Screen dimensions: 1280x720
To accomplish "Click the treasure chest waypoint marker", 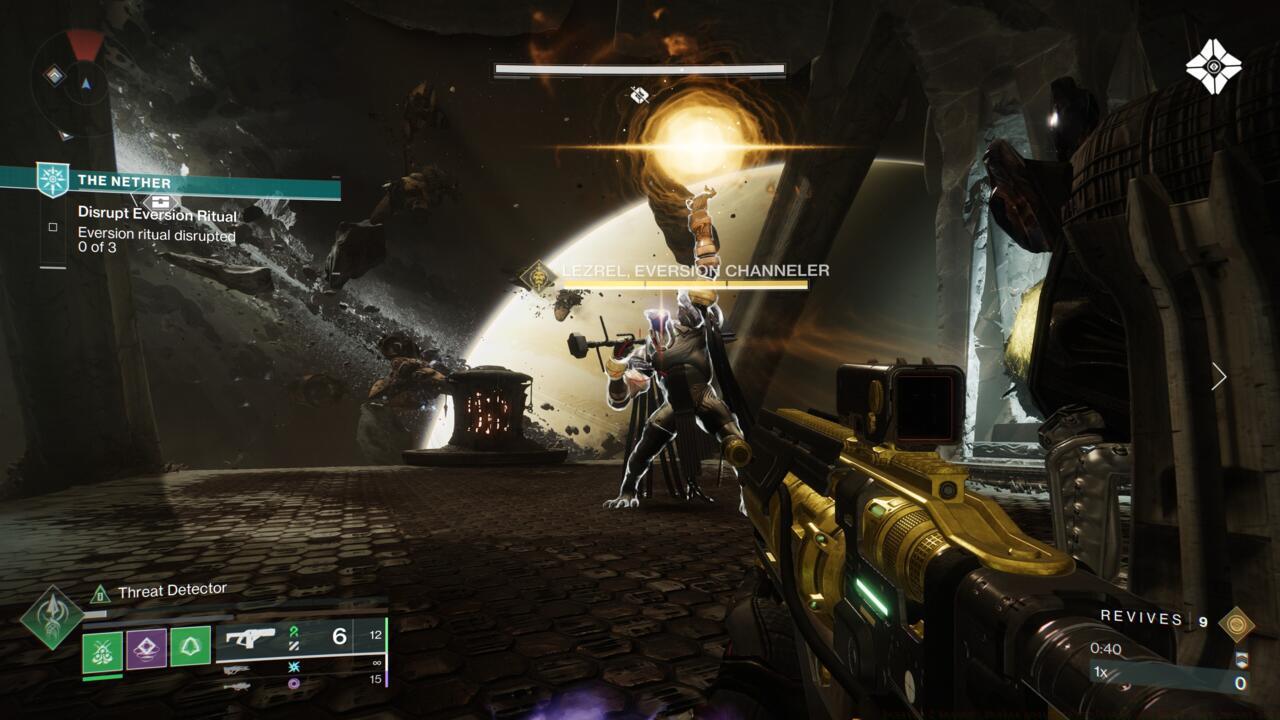I will tap(161, 201).
